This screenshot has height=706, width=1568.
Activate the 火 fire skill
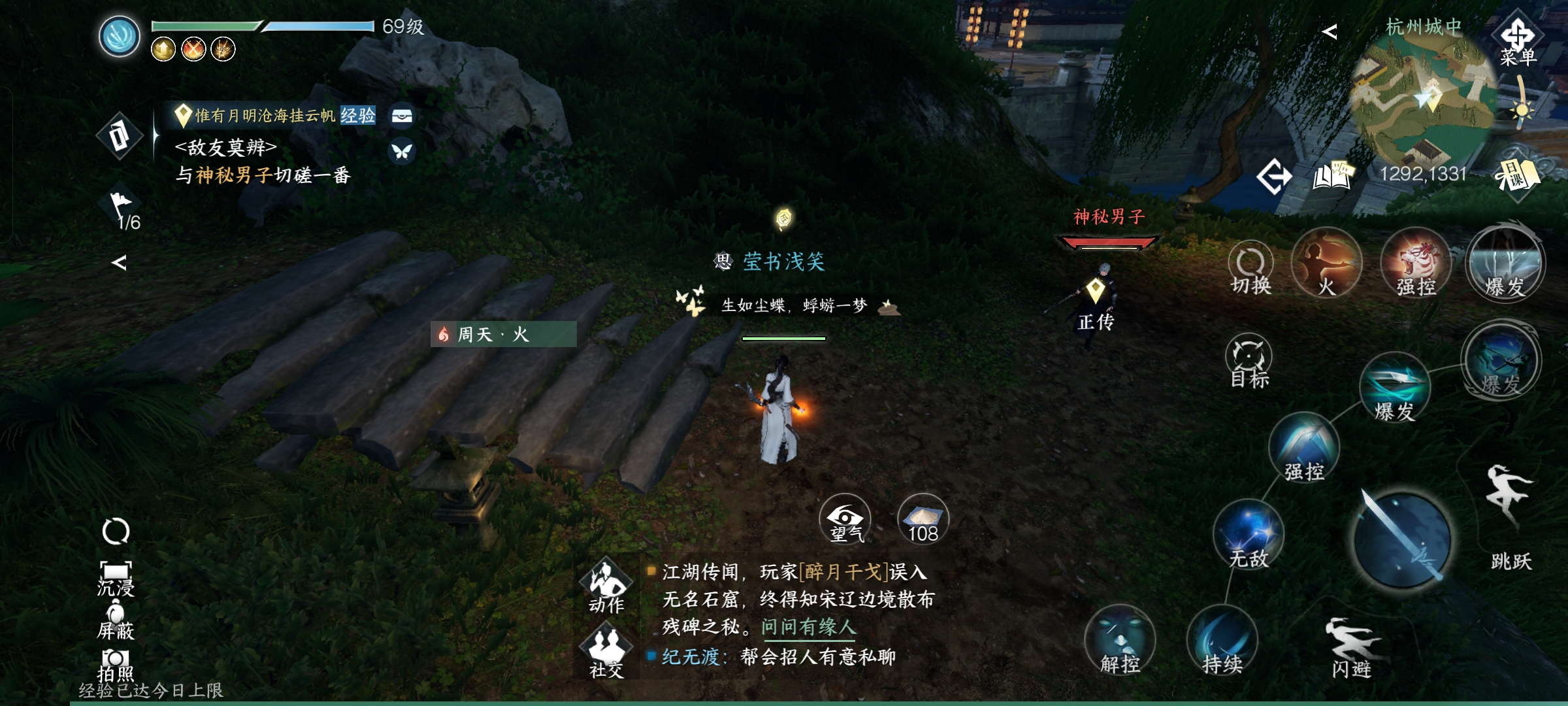click(1326, 263)
